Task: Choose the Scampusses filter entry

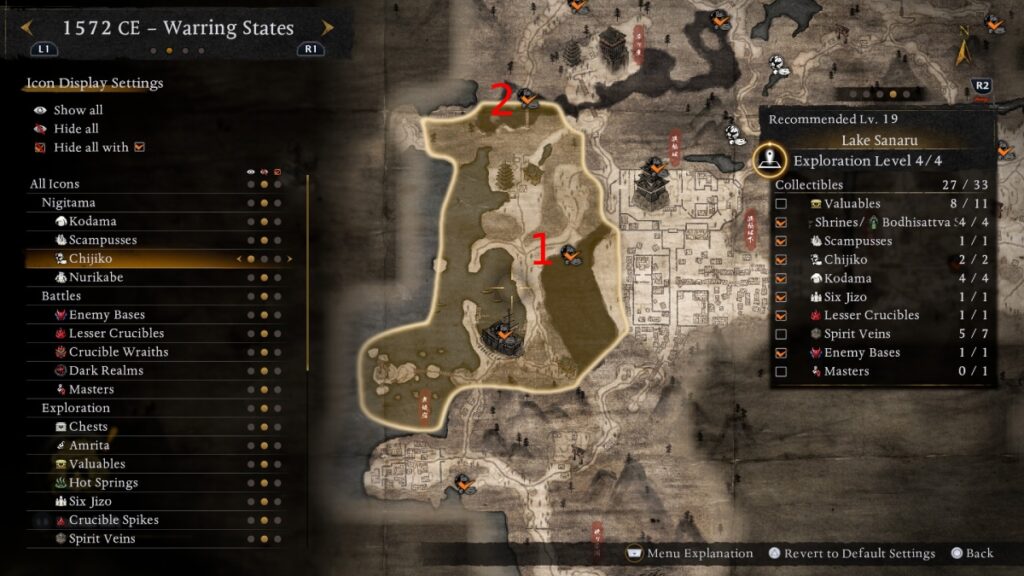Action: tap(103, 240)
